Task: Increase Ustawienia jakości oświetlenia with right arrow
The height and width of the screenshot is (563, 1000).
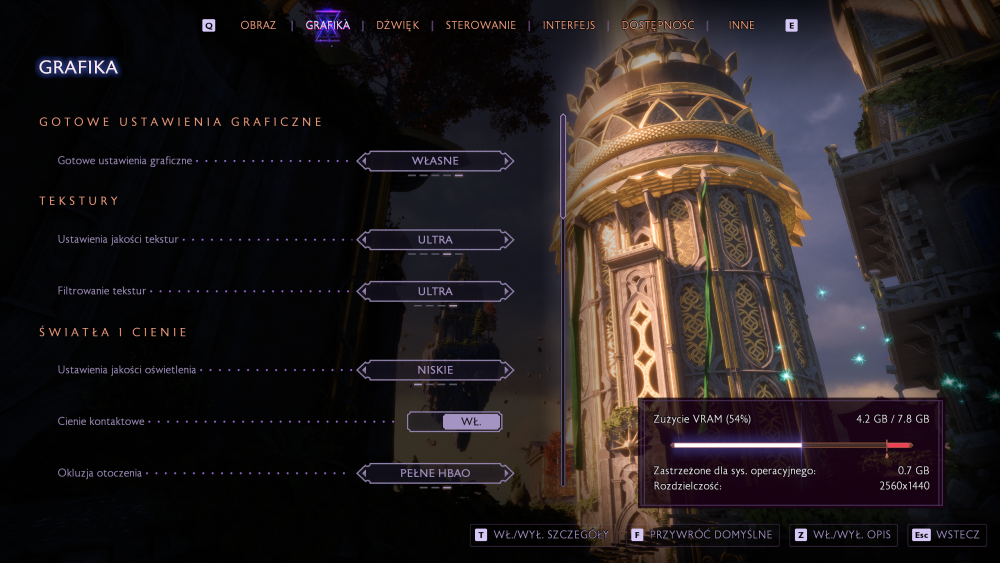Action: pyautogui.click(x=509, y=370)
